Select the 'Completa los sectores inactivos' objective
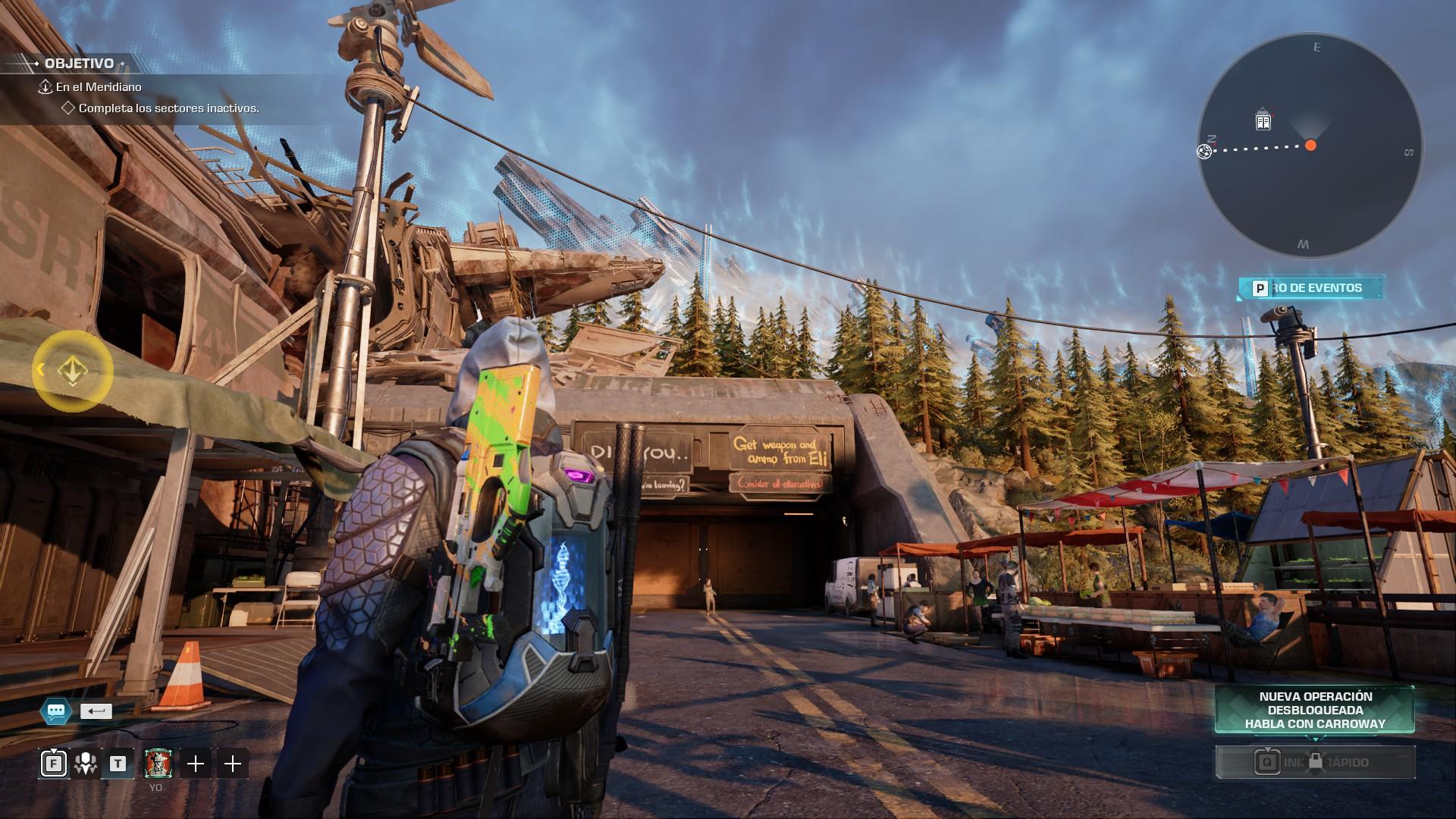This screenshot has width=1456, height=819. (168, 108)
